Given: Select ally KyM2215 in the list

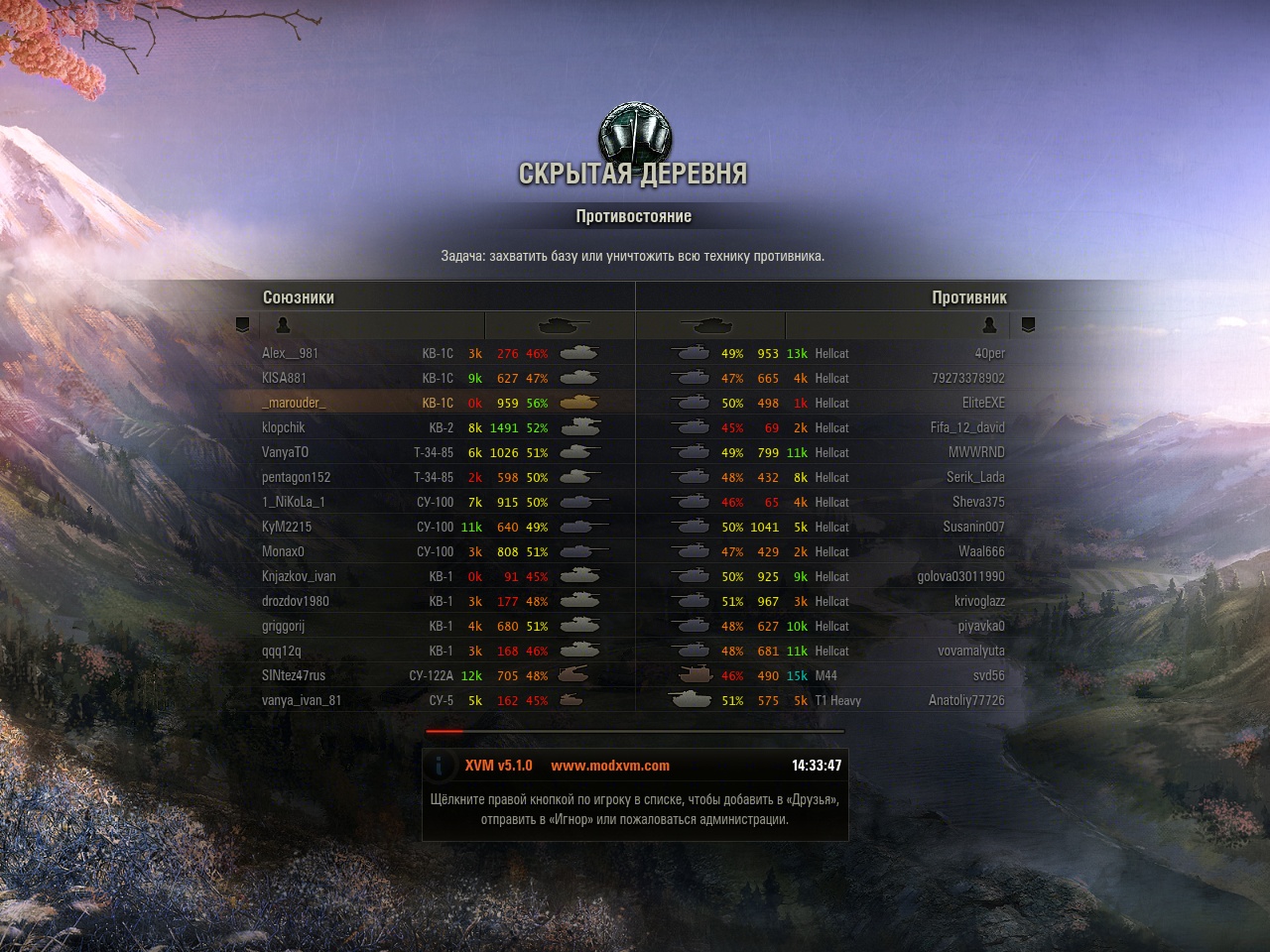Looking at the screenshot, I should click(x=287, y=528).
